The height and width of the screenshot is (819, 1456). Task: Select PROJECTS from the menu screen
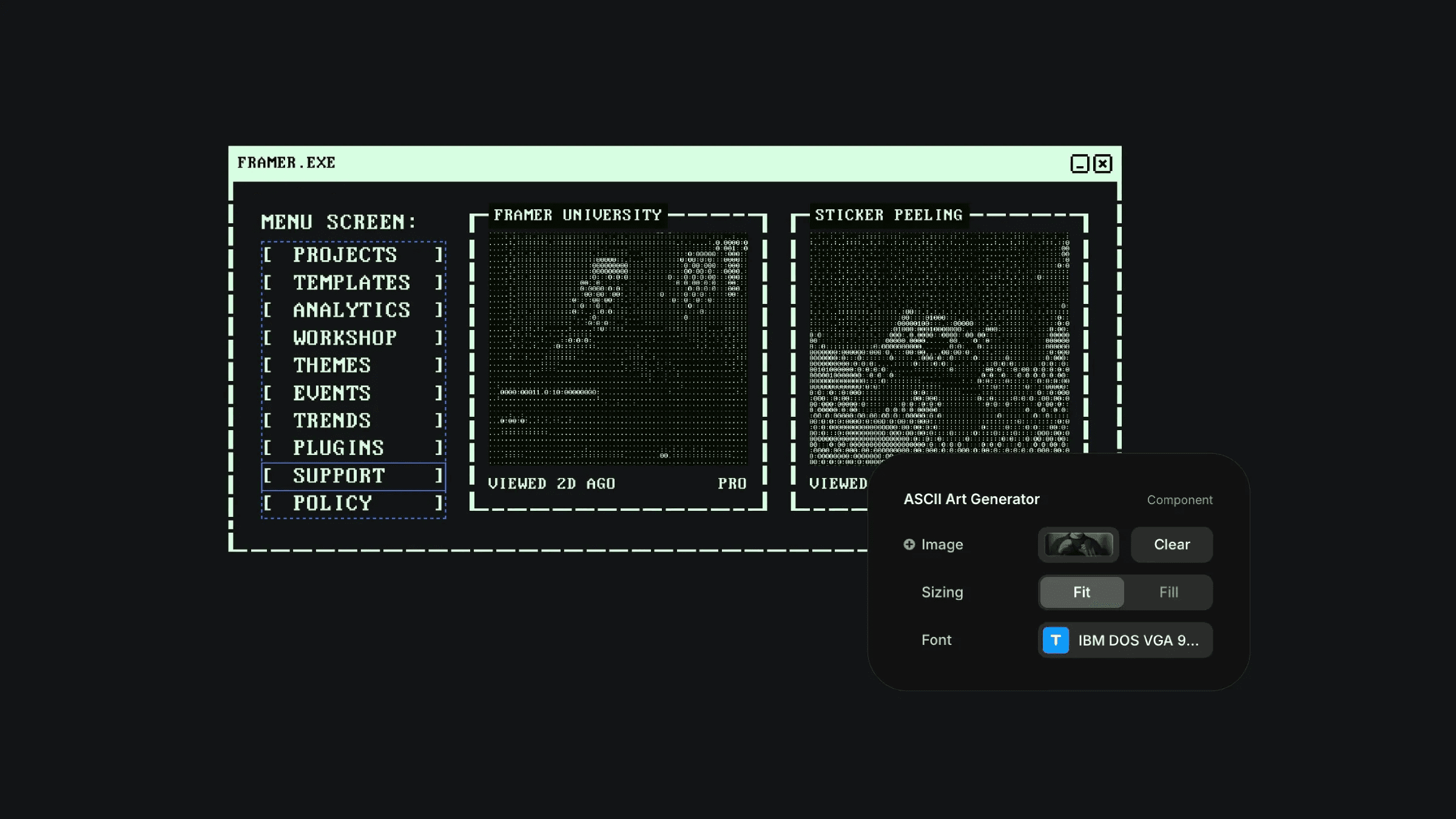coord(346,255)
